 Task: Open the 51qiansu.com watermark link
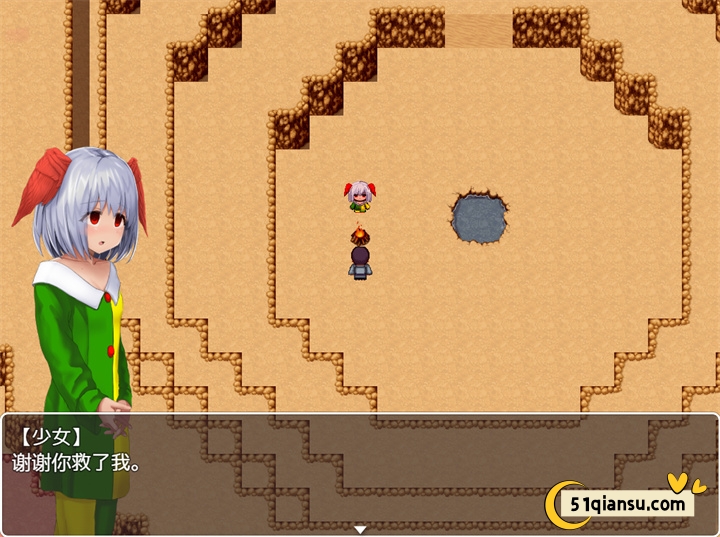(628, 503)
